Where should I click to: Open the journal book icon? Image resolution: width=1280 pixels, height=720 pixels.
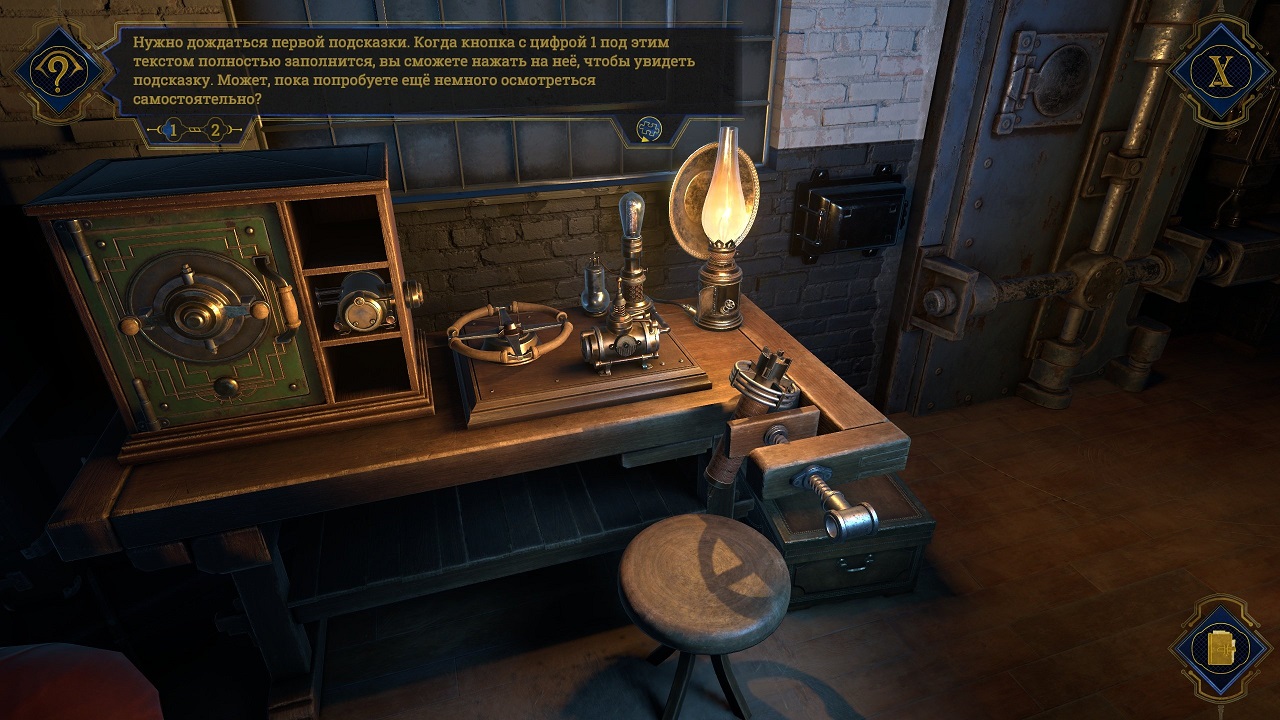[1220, 648]
